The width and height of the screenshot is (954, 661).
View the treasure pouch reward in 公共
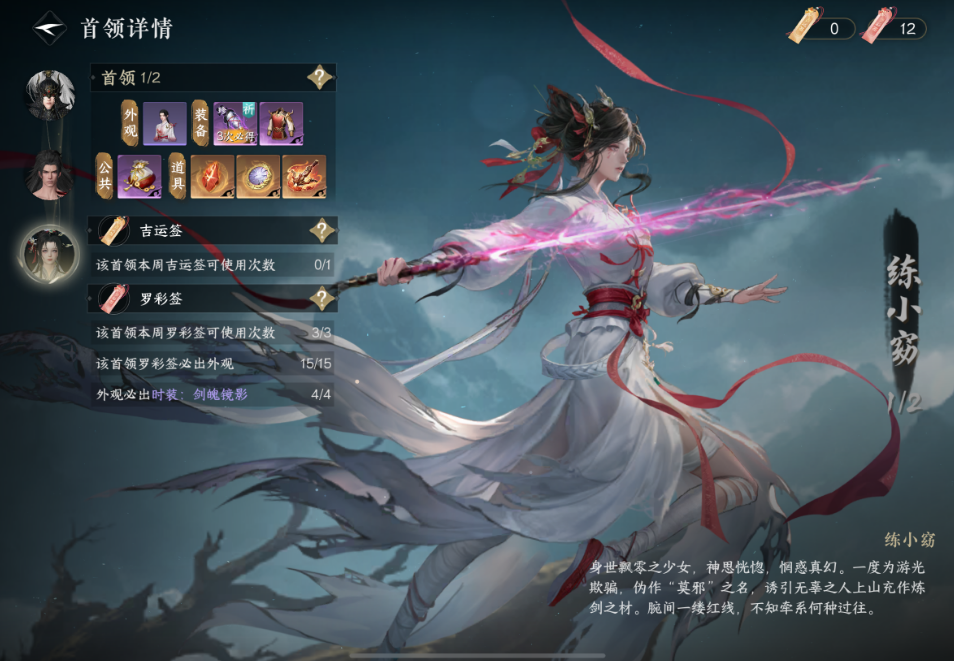pos(139,176)
